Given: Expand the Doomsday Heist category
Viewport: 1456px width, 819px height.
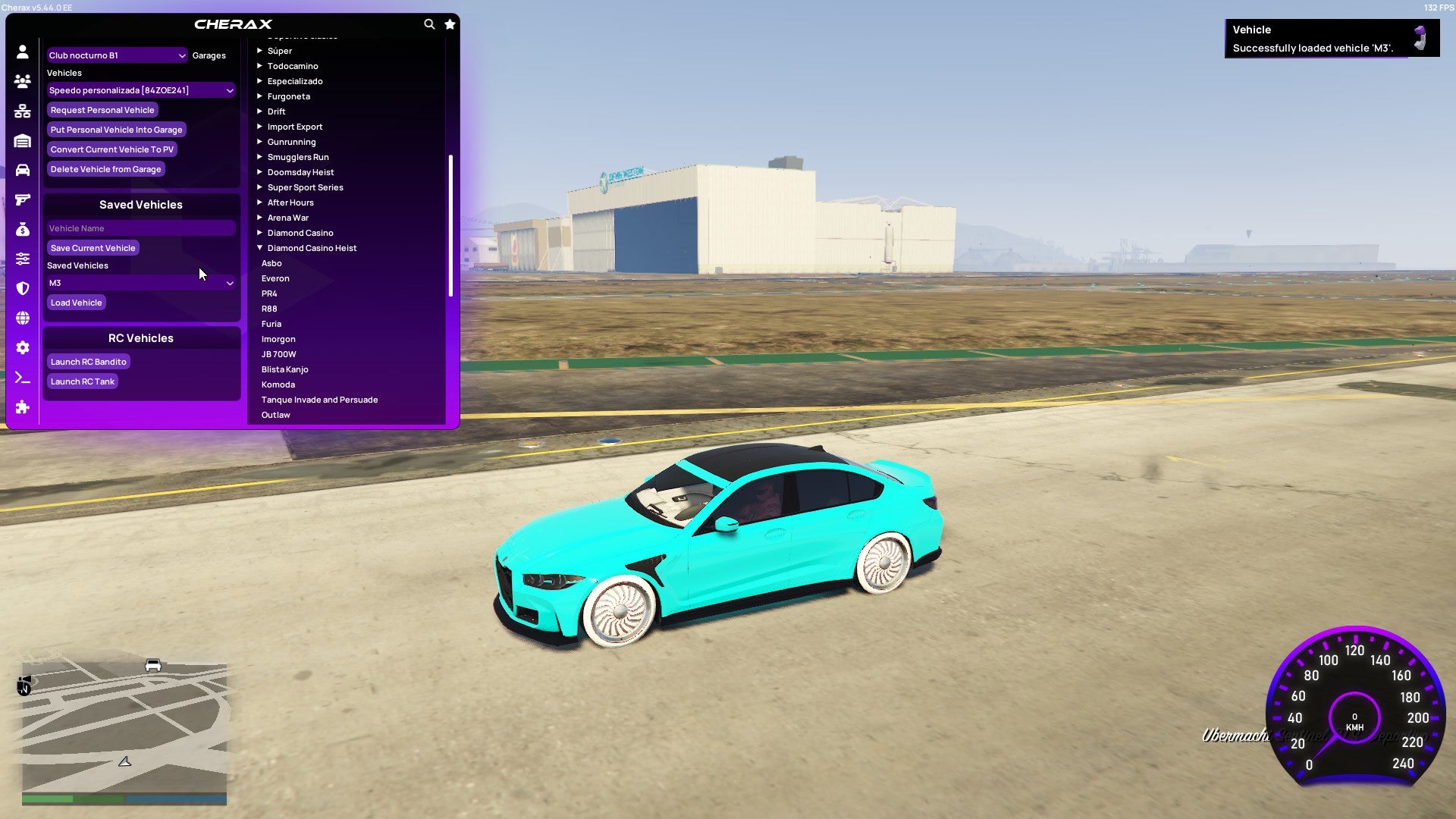Looking at the screenshot, I should 301,171.
